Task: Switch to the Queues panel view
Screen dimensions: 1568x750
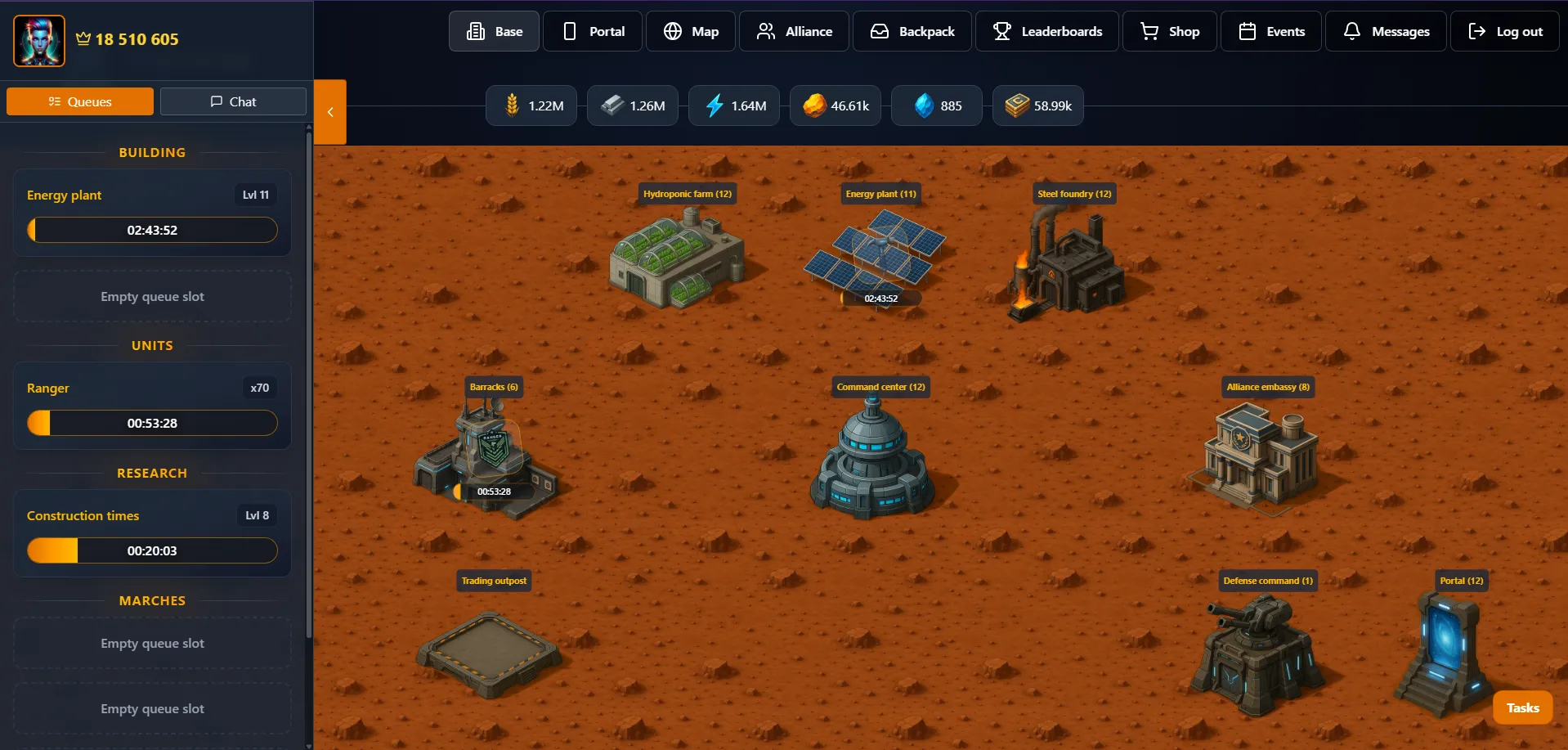Action: click(x=79, y=101)
